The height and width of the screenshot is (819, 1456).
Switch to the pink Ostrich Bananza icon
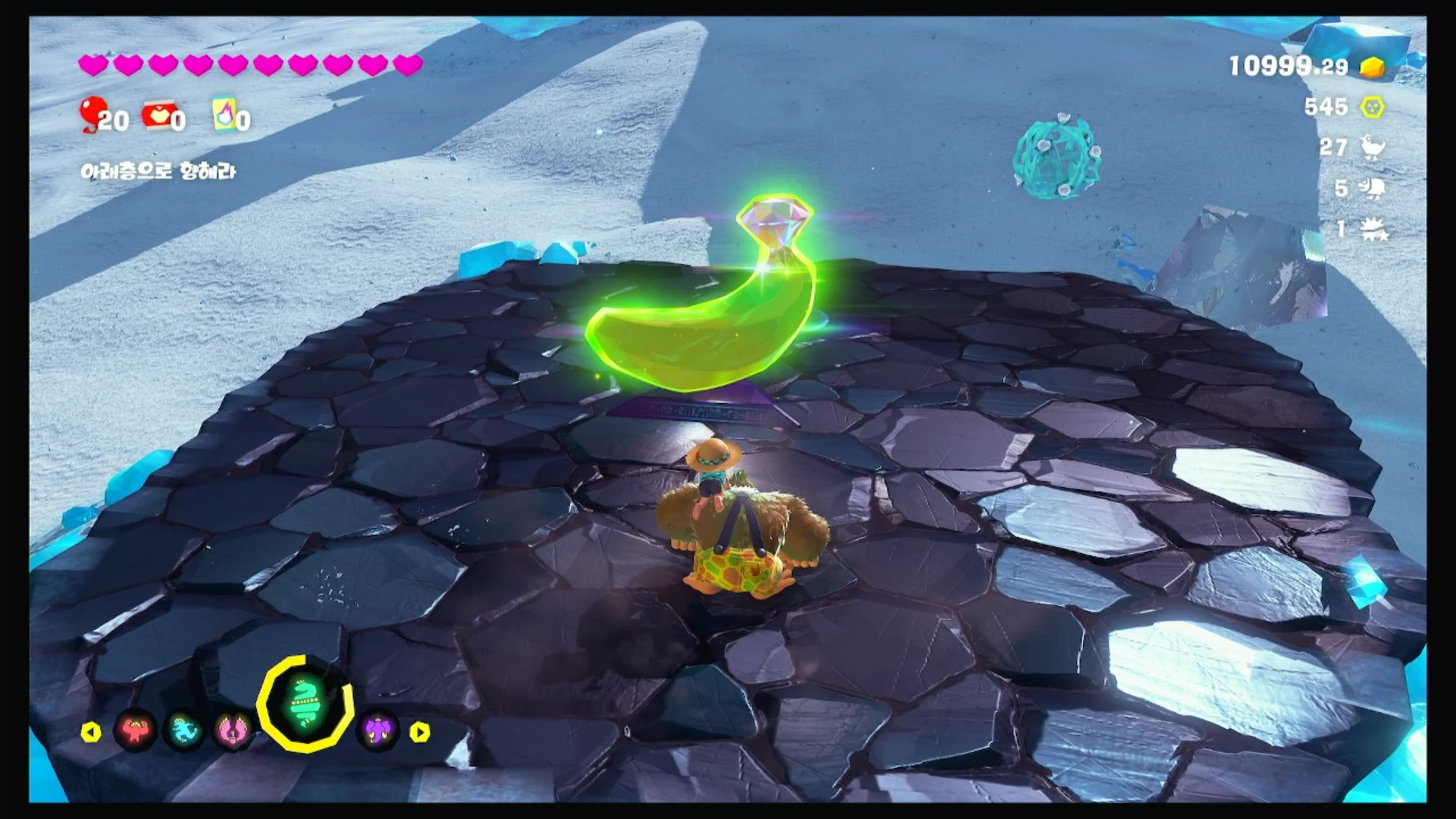point(232,731)
